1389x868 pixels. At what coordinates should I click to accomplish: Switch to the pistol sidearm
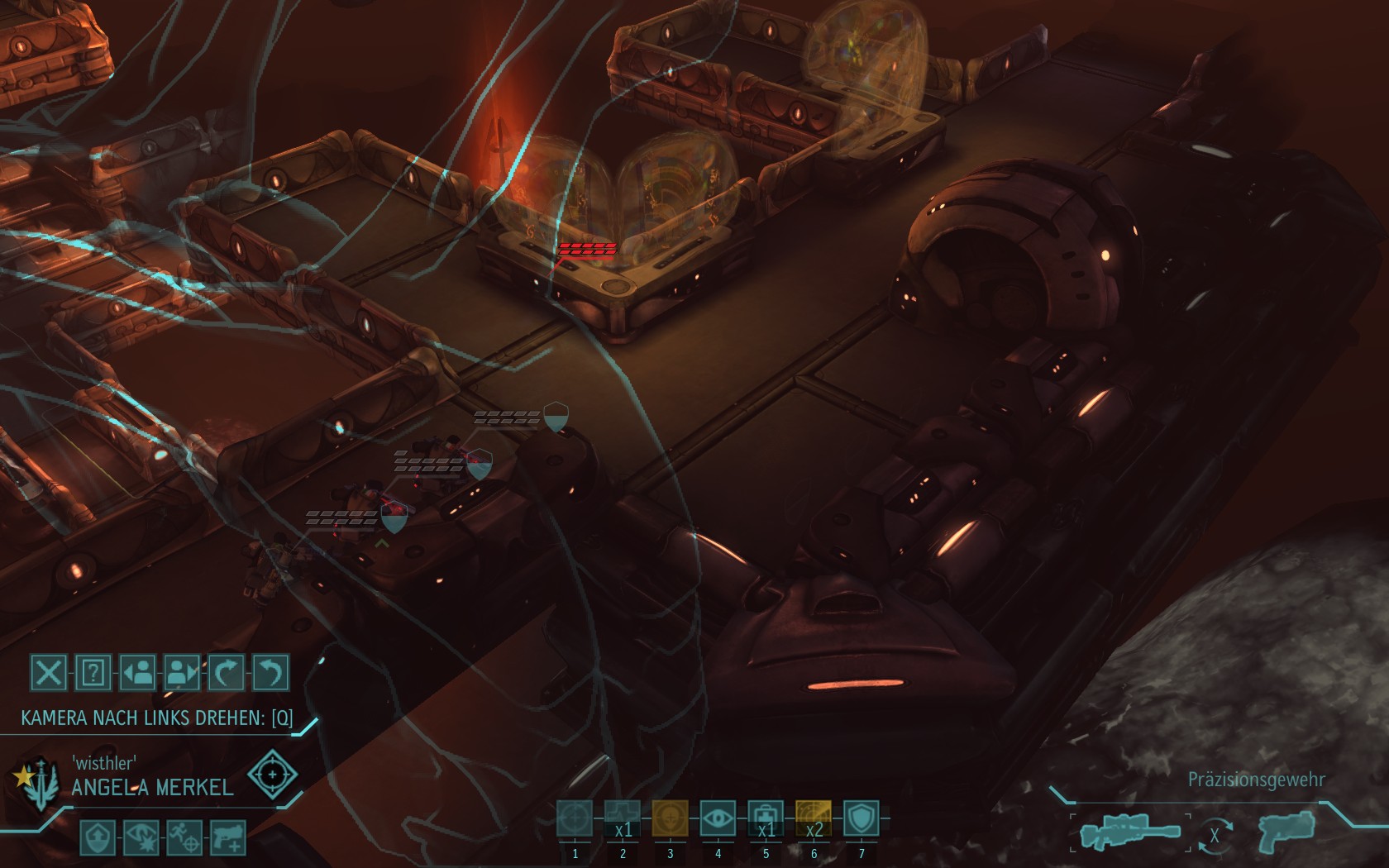1287,830
